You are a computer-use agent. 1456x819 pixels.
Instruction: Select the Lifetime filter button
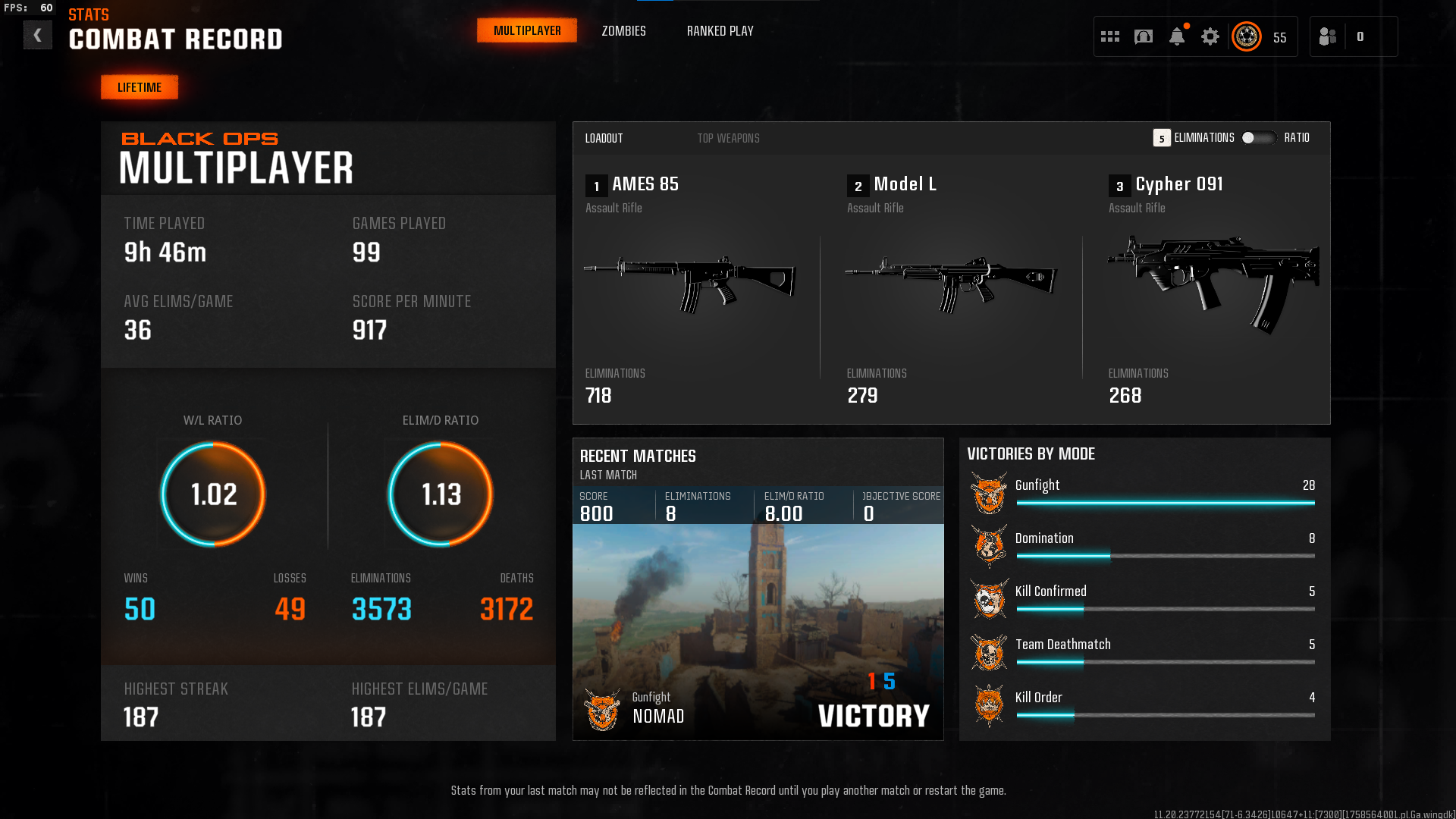click(x=140, y=87)
